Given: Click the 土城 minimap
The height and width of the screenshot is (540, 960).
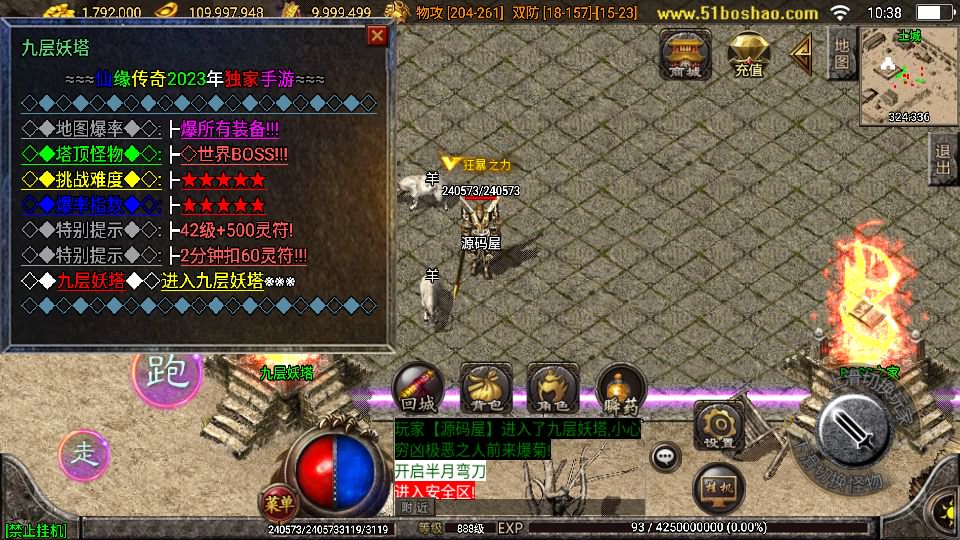Looking at the screenshot, I should (908, 75).
